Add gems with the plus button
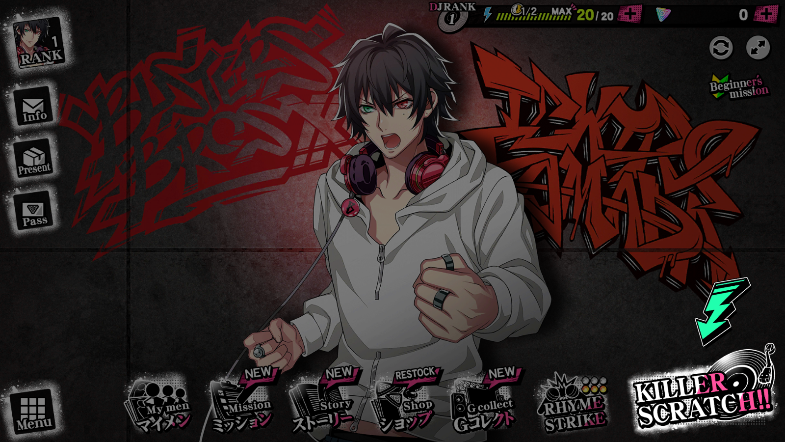 click(766, 14)
